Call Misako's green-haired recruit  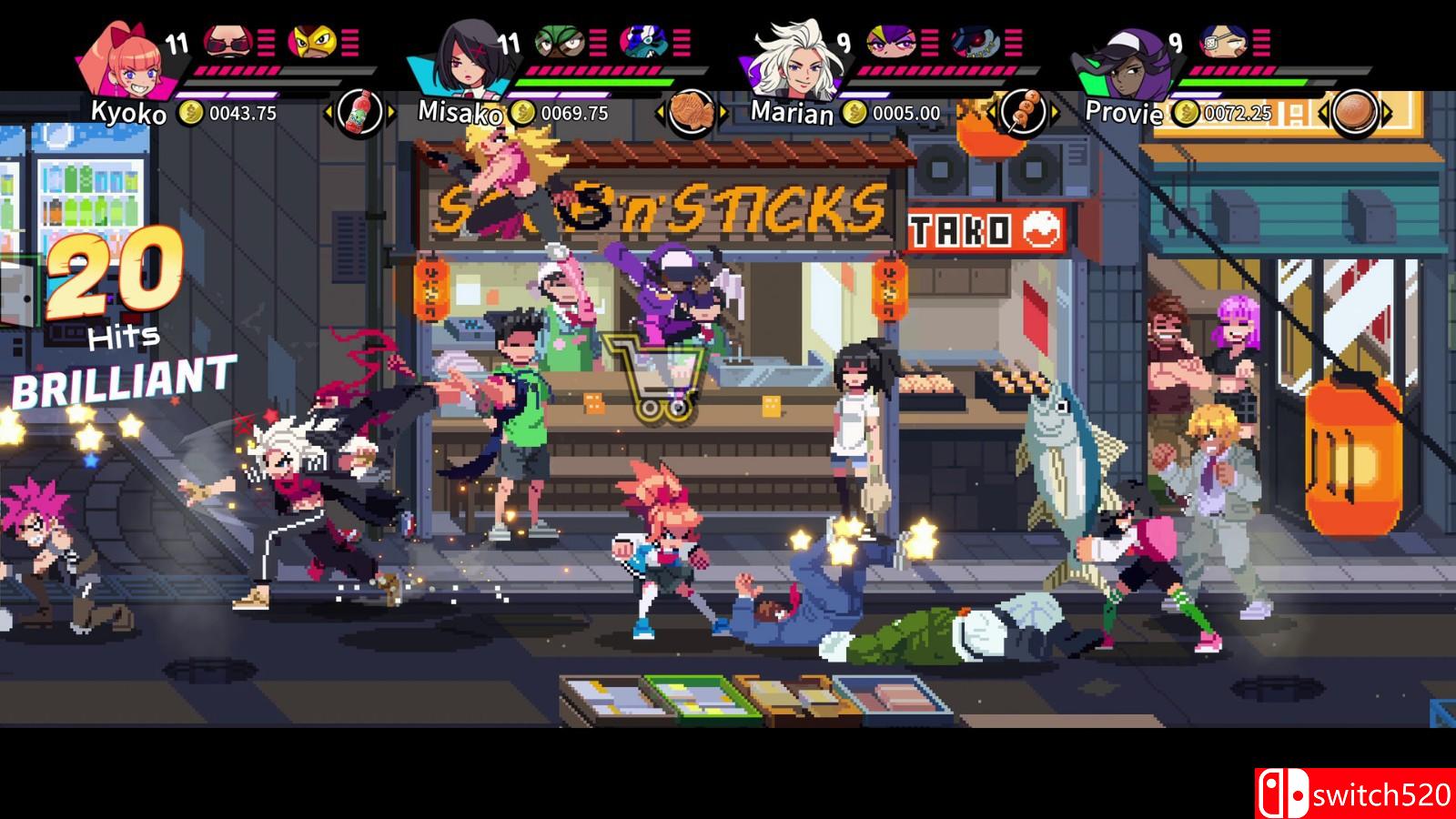point(557,42)
